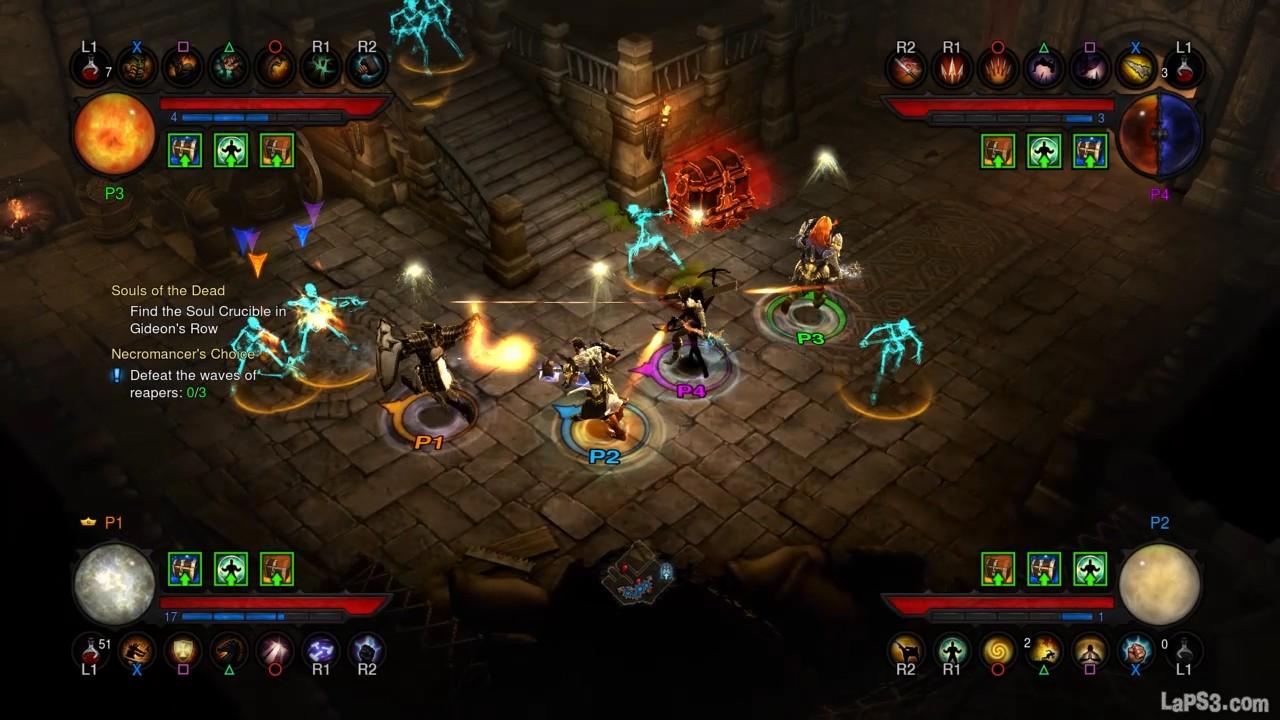Click P2's pale yellow spirit globe
The width and height of the screenshot is (1280, 720).
(x=1159, y=585)
